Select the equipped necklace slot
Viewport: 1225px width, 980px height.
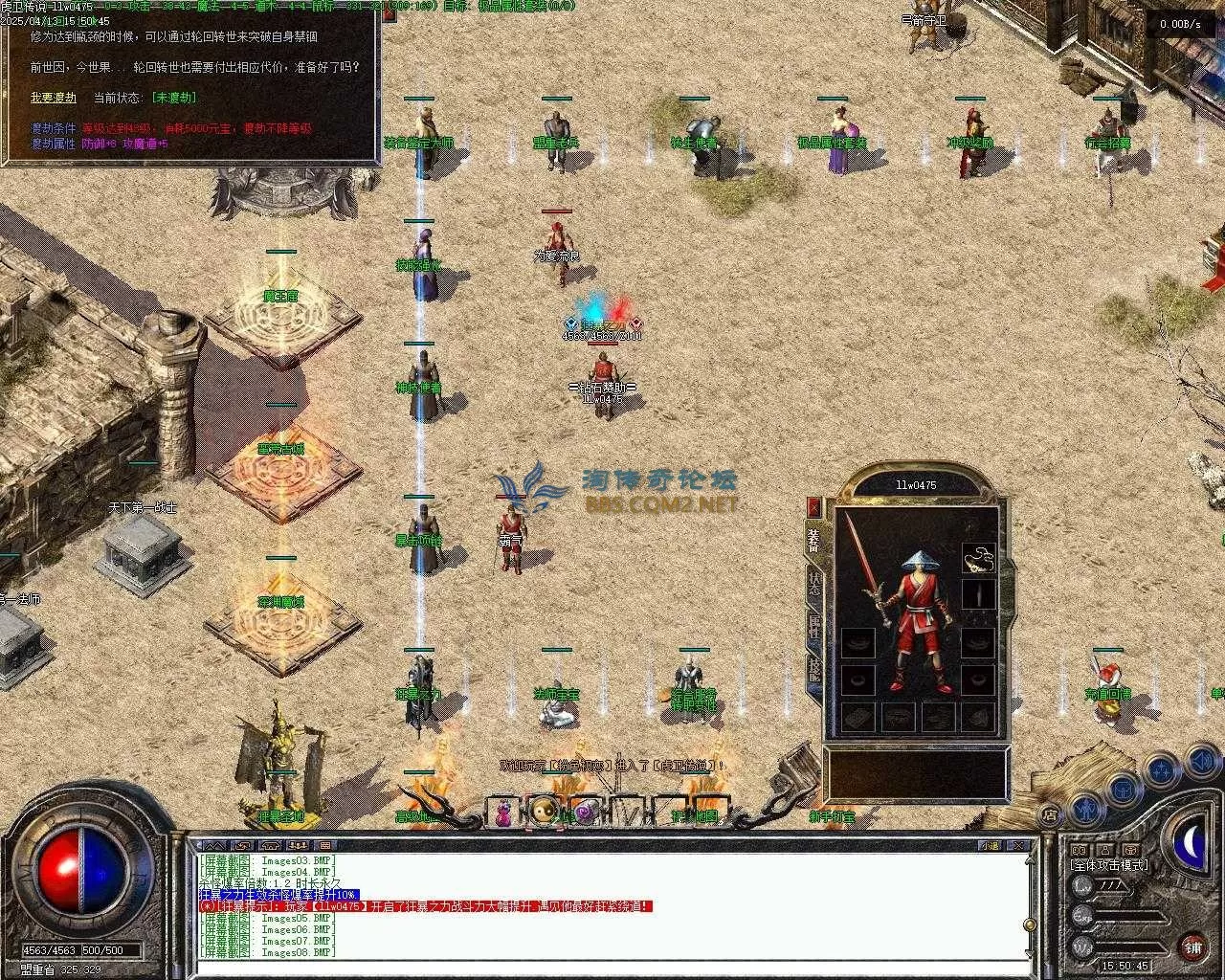978,558
